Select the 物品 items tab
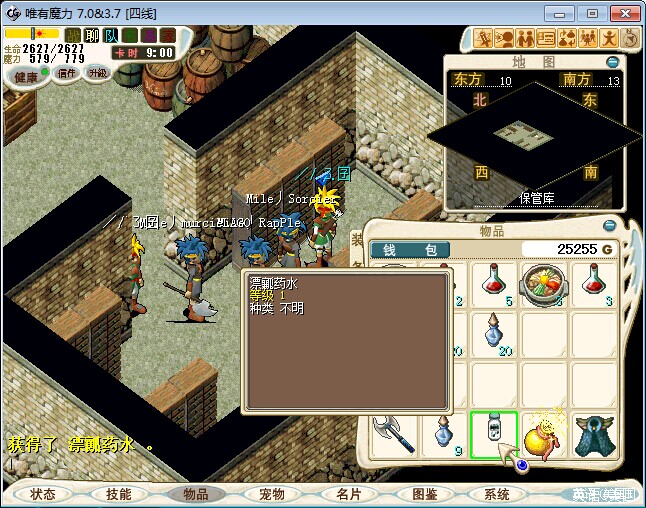The image size is (646, 508). pos(194,494)
